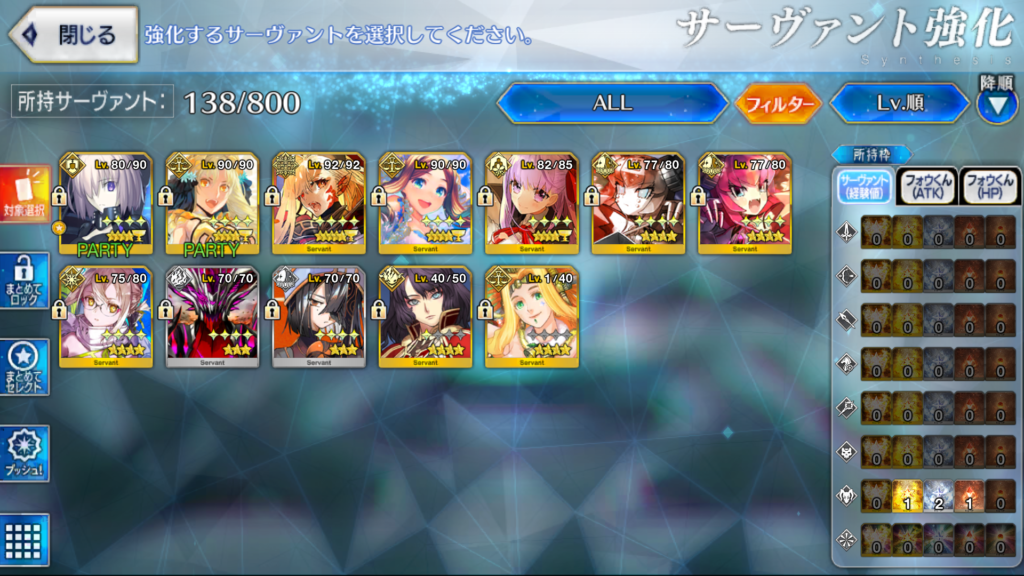Activate the 対象選択 target select button
This screenshot has width=1024, height=576.
coord(25,195)
